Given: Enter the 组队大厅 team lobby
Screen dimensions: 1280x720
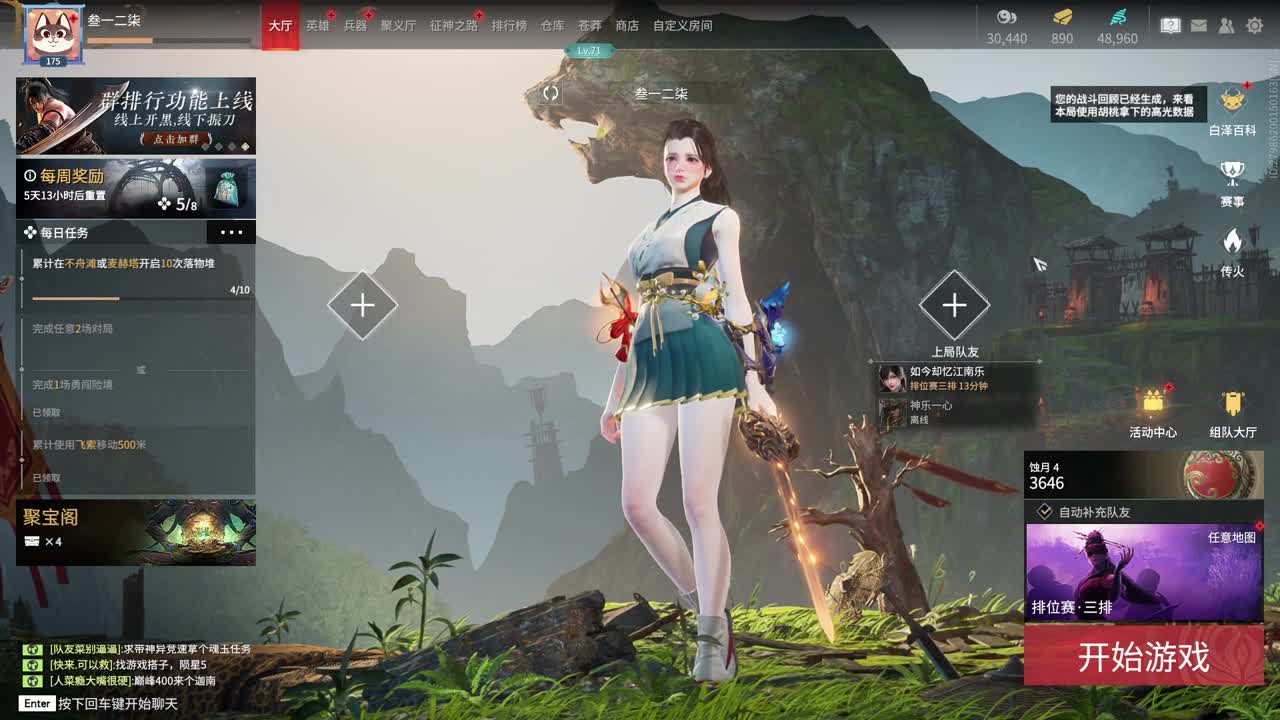Looking at the screenshot, I should click(x=1232, y=412).
